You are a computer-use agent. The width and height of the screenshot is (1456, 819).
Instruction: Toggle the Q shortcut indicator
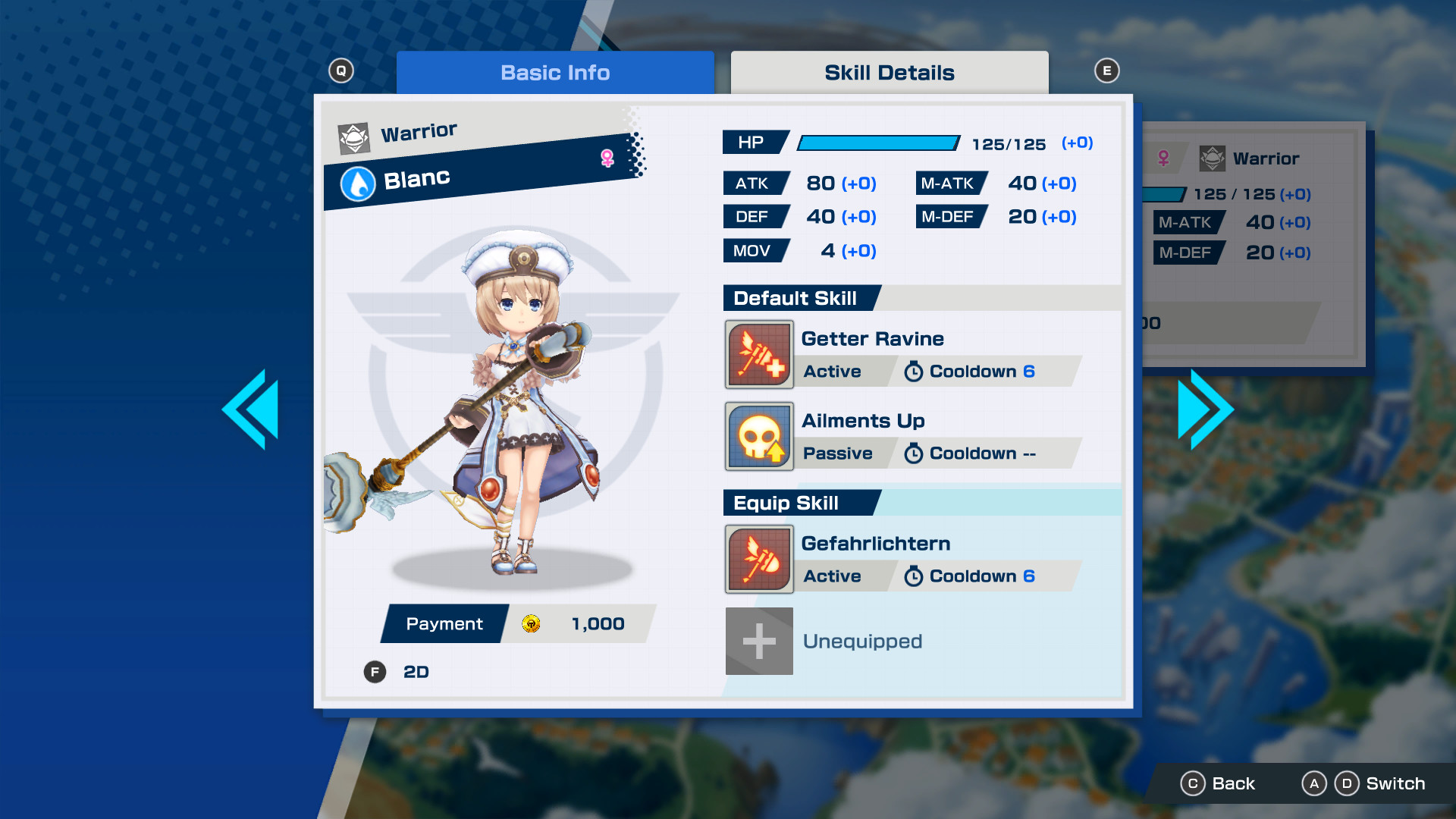[x=340, y=69]
